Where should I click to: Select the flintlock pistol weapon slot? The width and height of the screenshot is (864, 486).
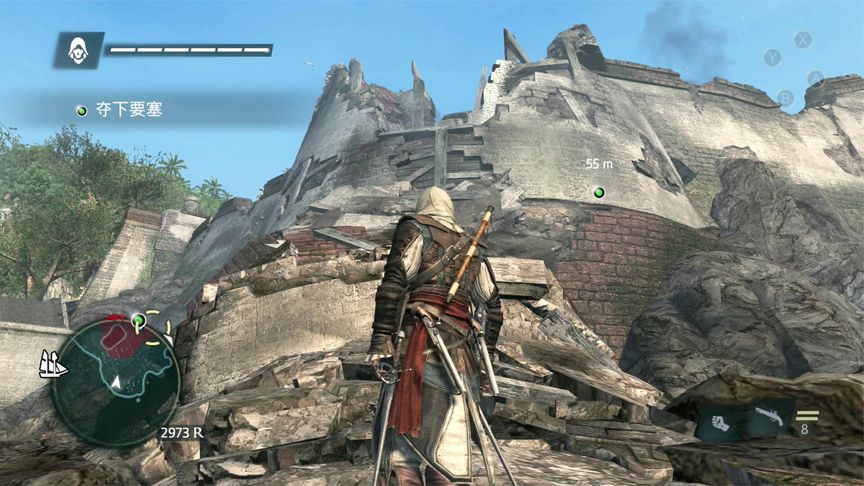click(x=770, y=418)
